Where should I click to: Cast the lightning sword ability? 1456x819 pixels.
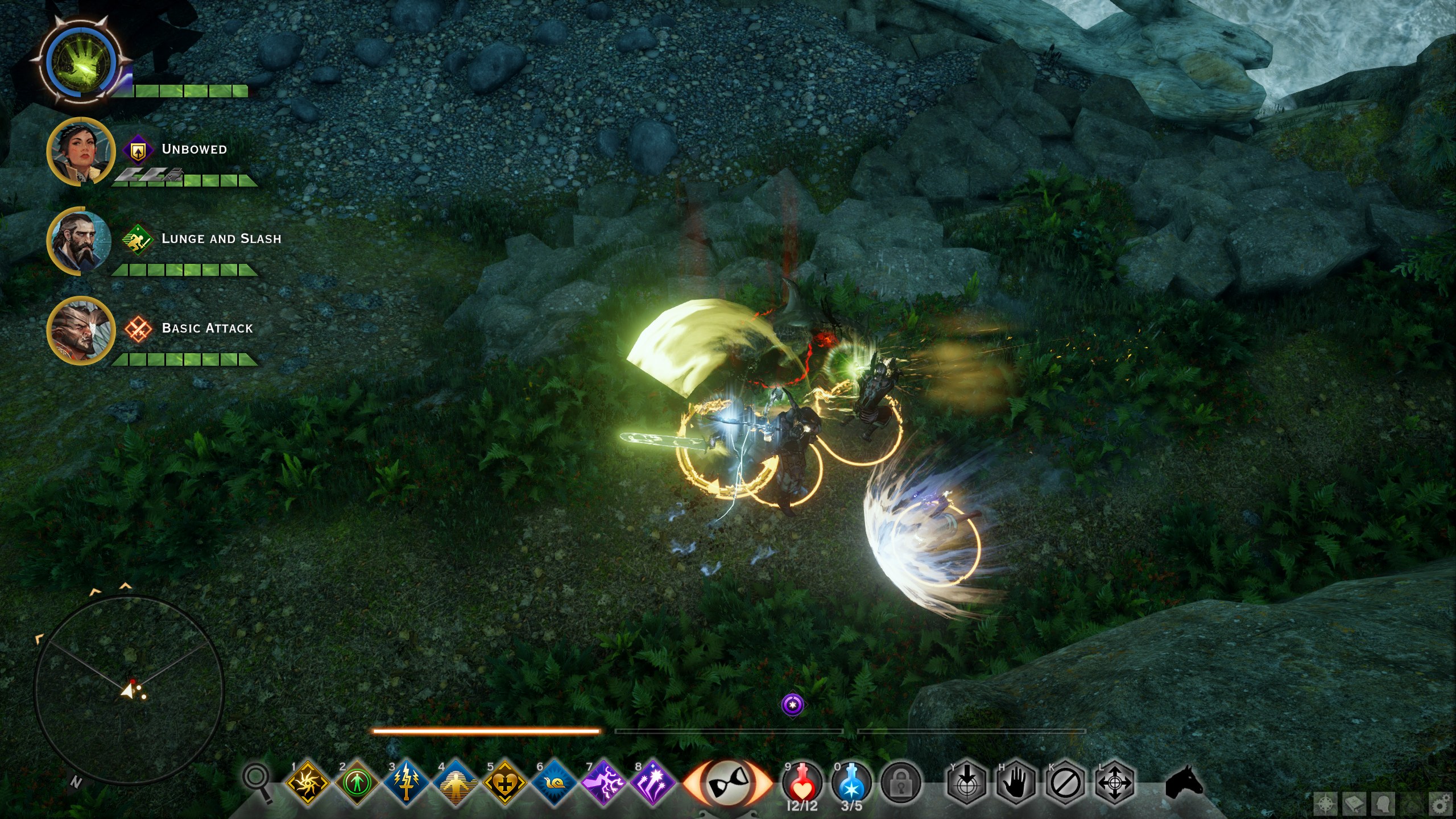pos(406,783)
